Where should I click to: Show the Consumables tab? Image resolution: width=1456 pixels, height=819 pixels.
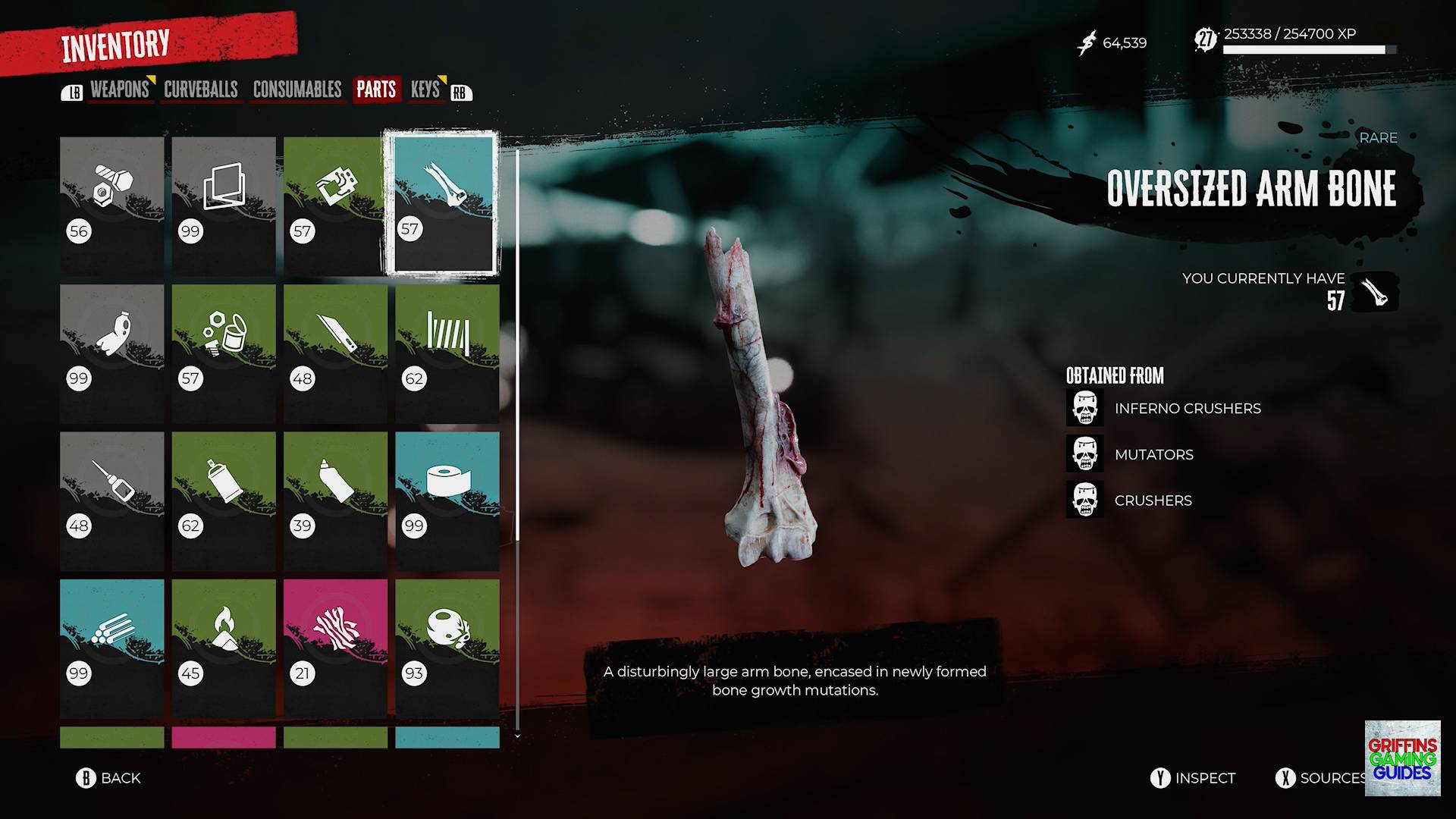[297, 89]
